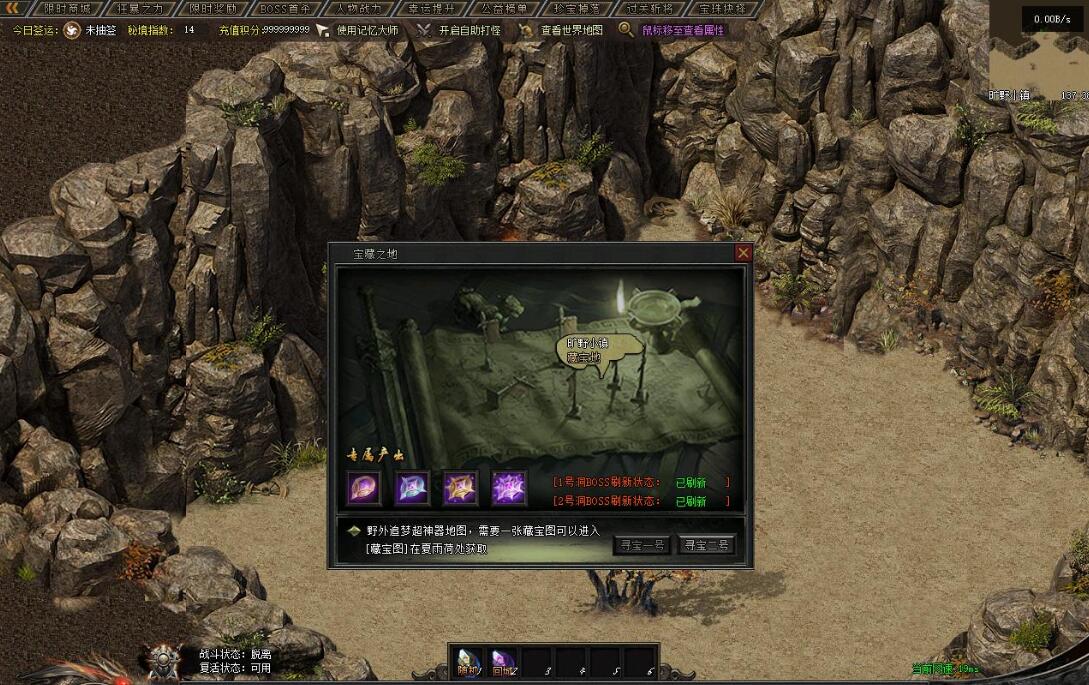Open the 人物战力 tab
Viewport: 1089px width, 685px height.
click(357, 8)
